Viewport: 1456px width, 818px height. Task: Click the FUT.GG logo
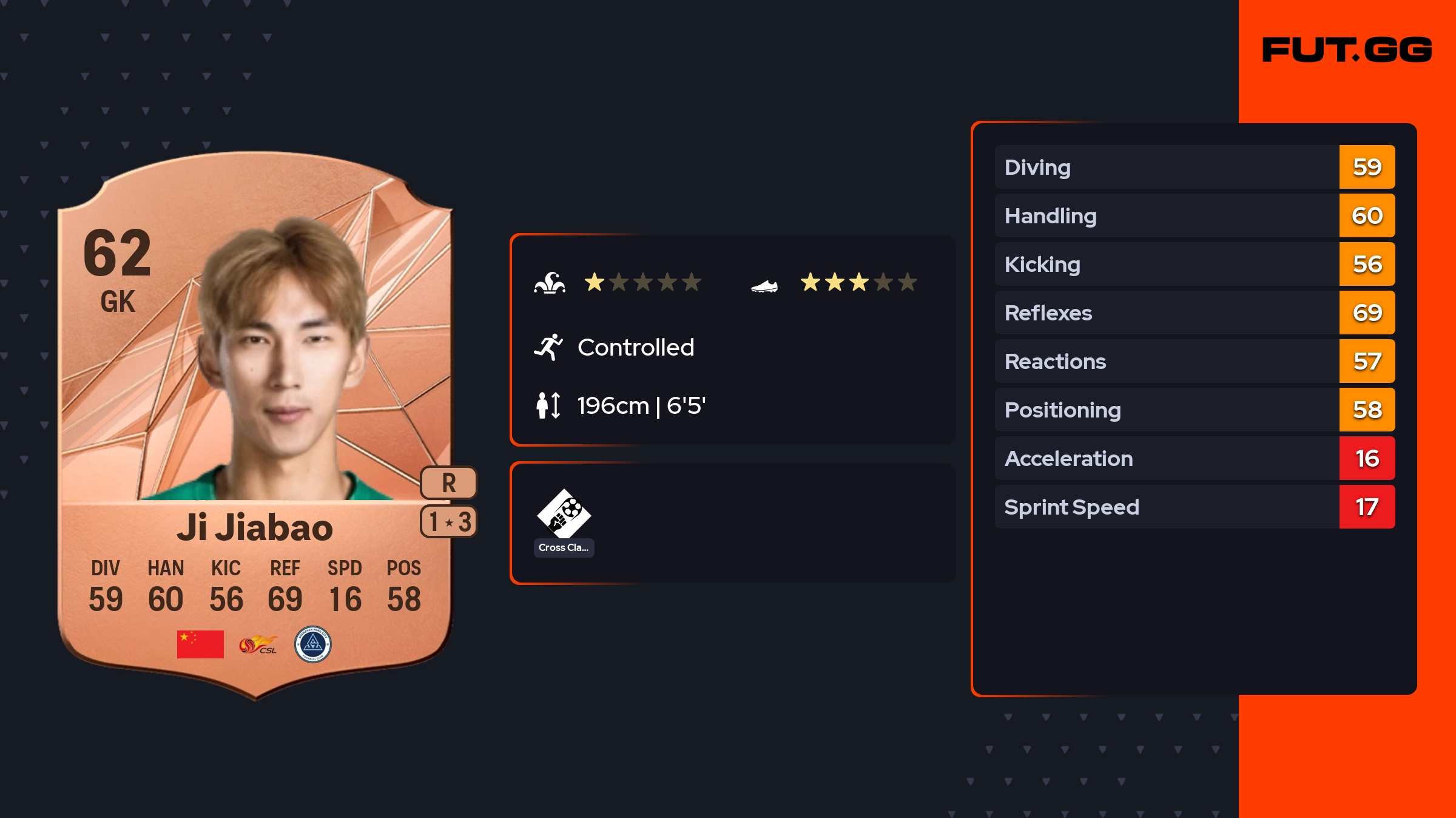click(1347, 50)
